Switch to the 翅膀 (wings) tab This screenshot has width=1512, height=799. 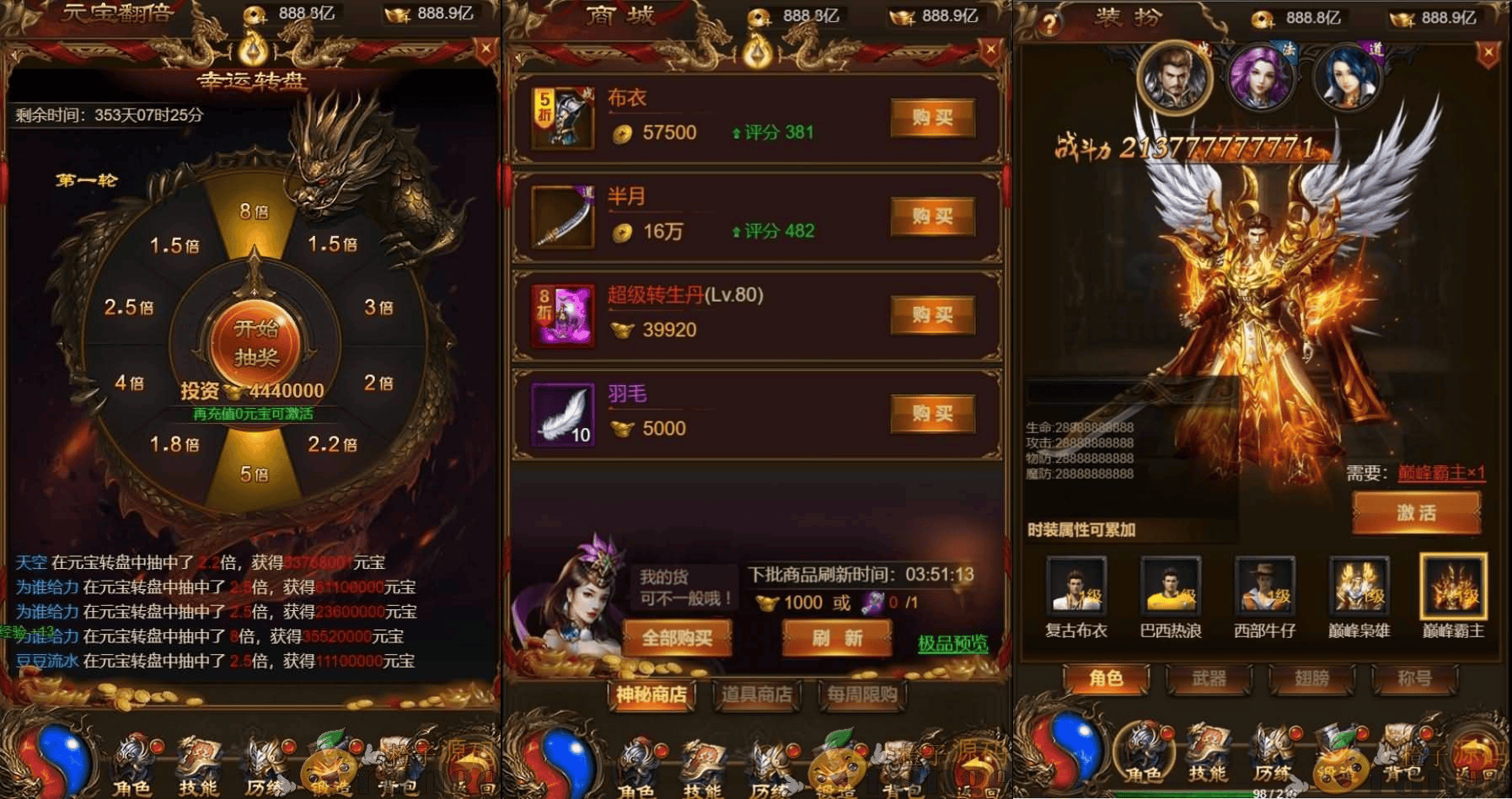(x=1312, y=679)
